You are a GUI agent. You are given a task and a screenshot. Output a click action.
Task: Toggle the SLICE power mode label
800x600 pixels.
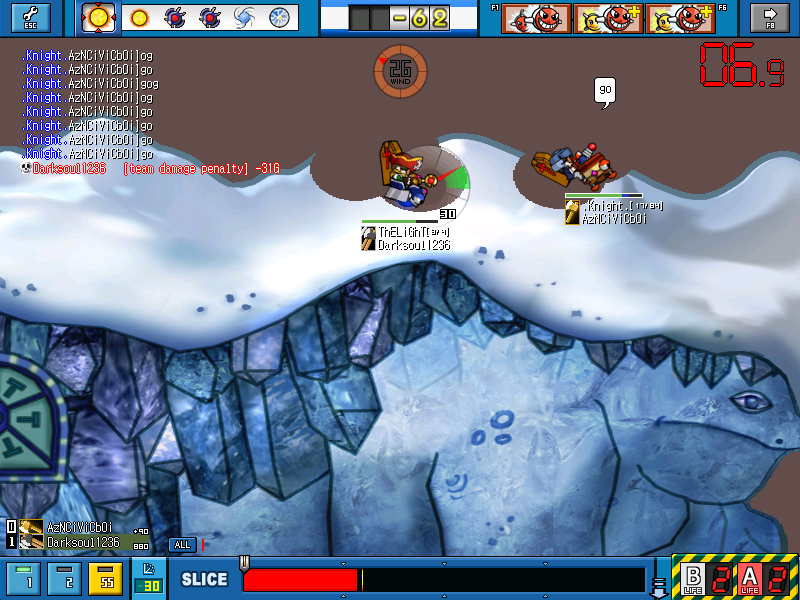[204, 580]
